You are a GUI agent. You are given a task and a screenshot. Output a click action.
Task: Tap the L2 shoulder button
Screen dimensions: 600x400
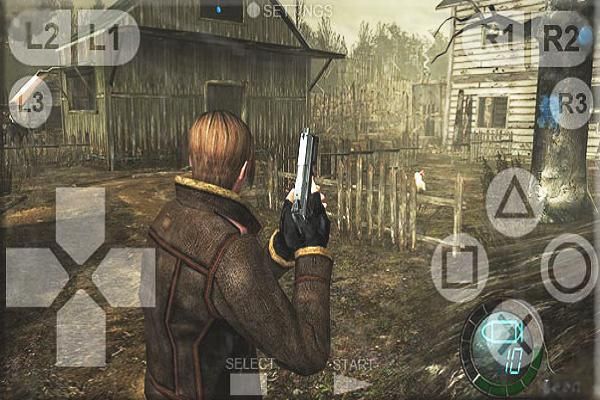tap(41, 37)
